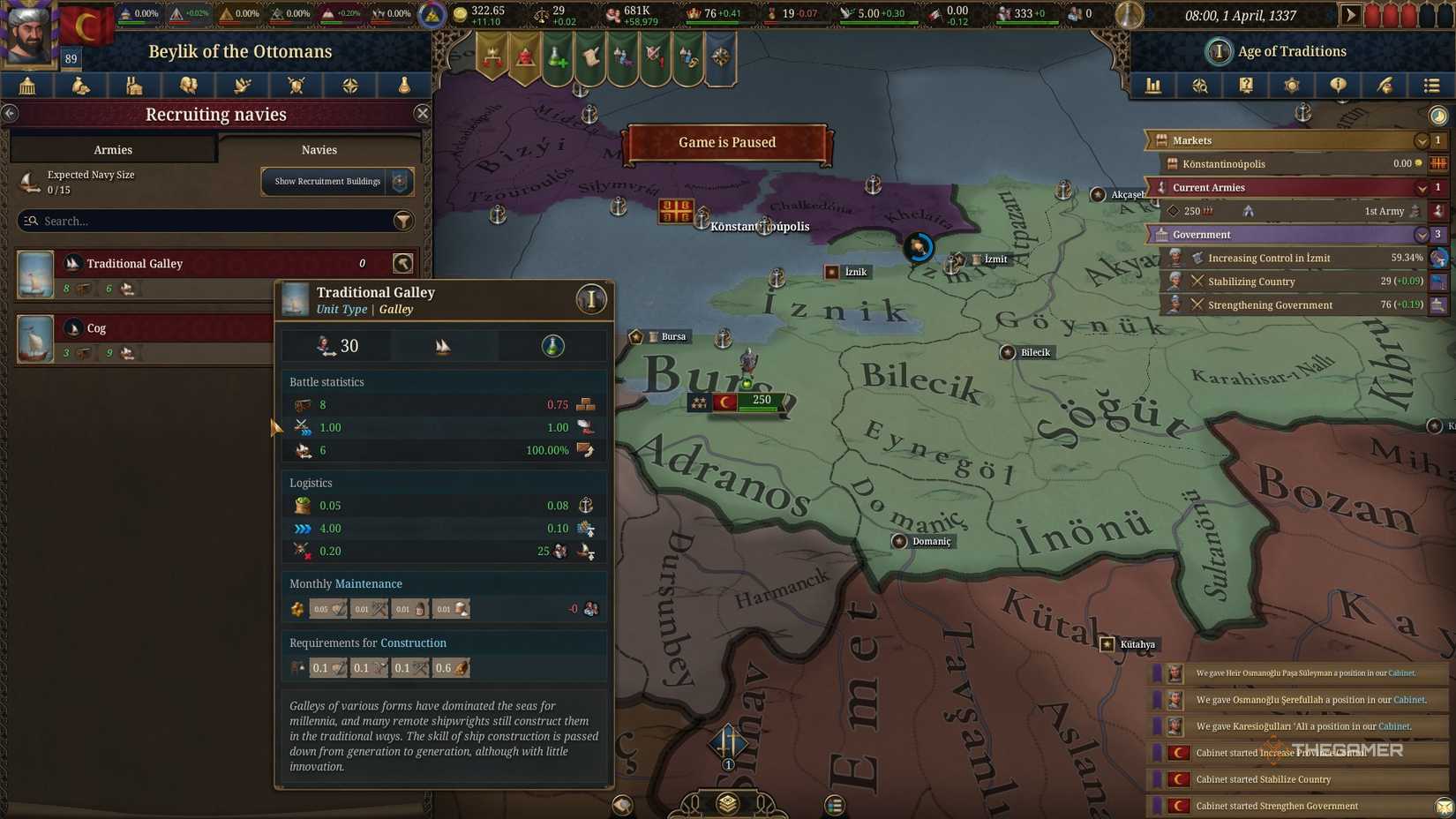Collapse the Current Armies section
The image size is (1456, 819).
click(1422, 187)
